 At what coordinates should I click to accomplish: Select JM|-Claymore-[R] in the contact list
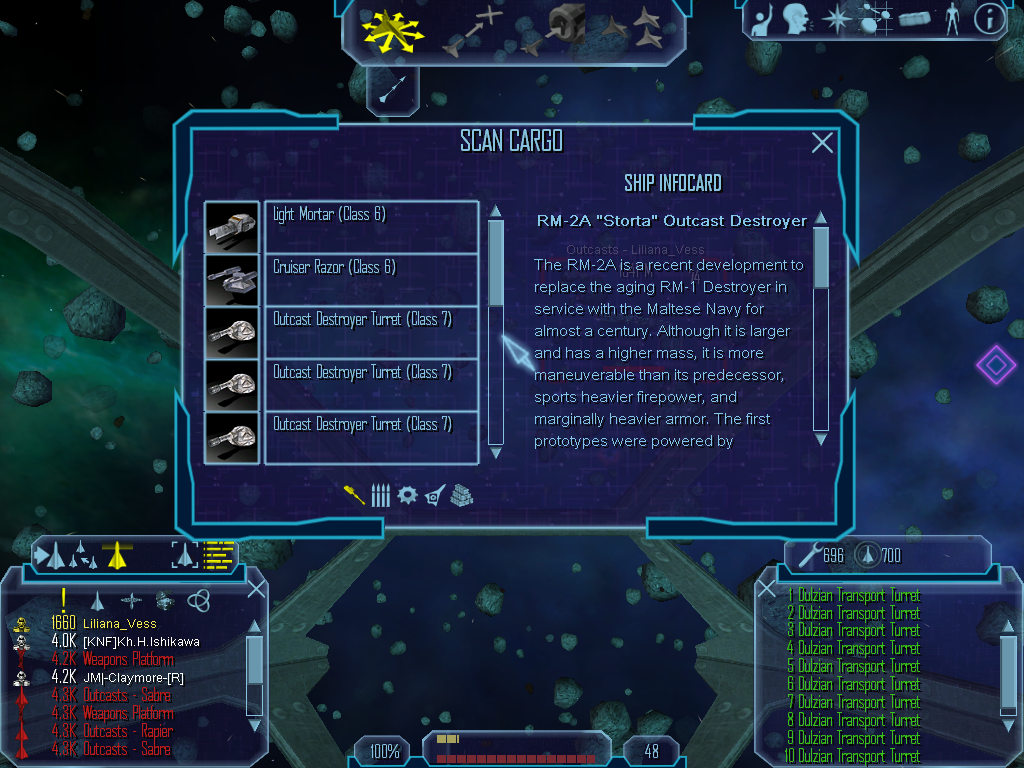tap(133, 678)
